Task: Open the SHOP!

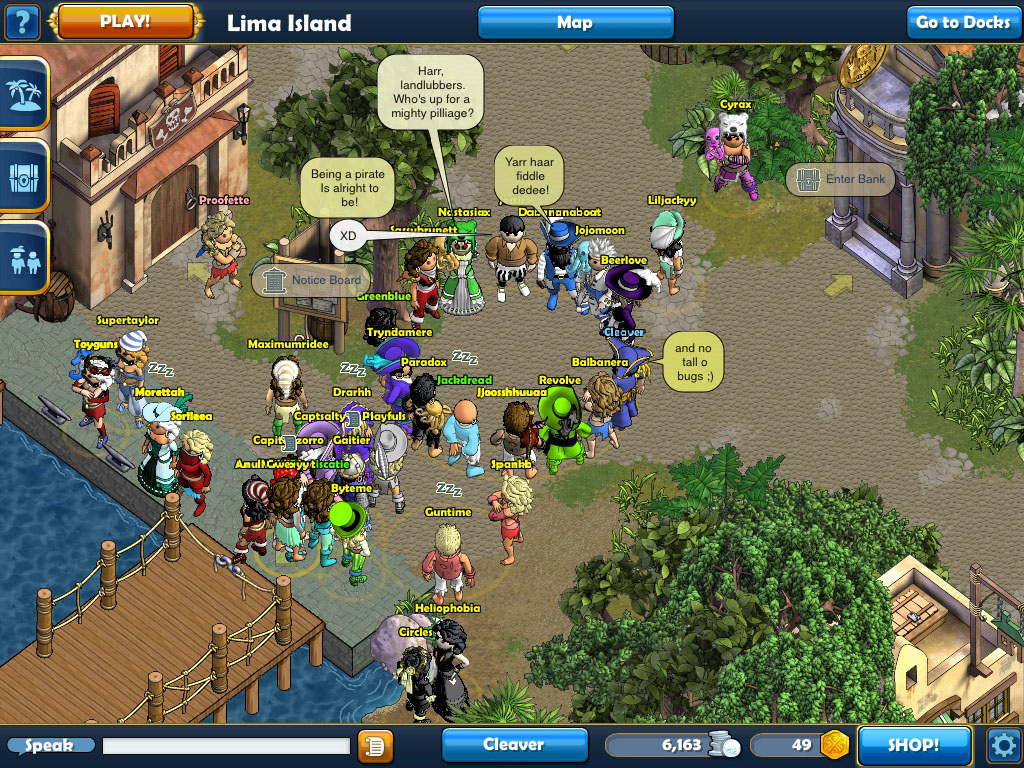Action: coord(914,745)
